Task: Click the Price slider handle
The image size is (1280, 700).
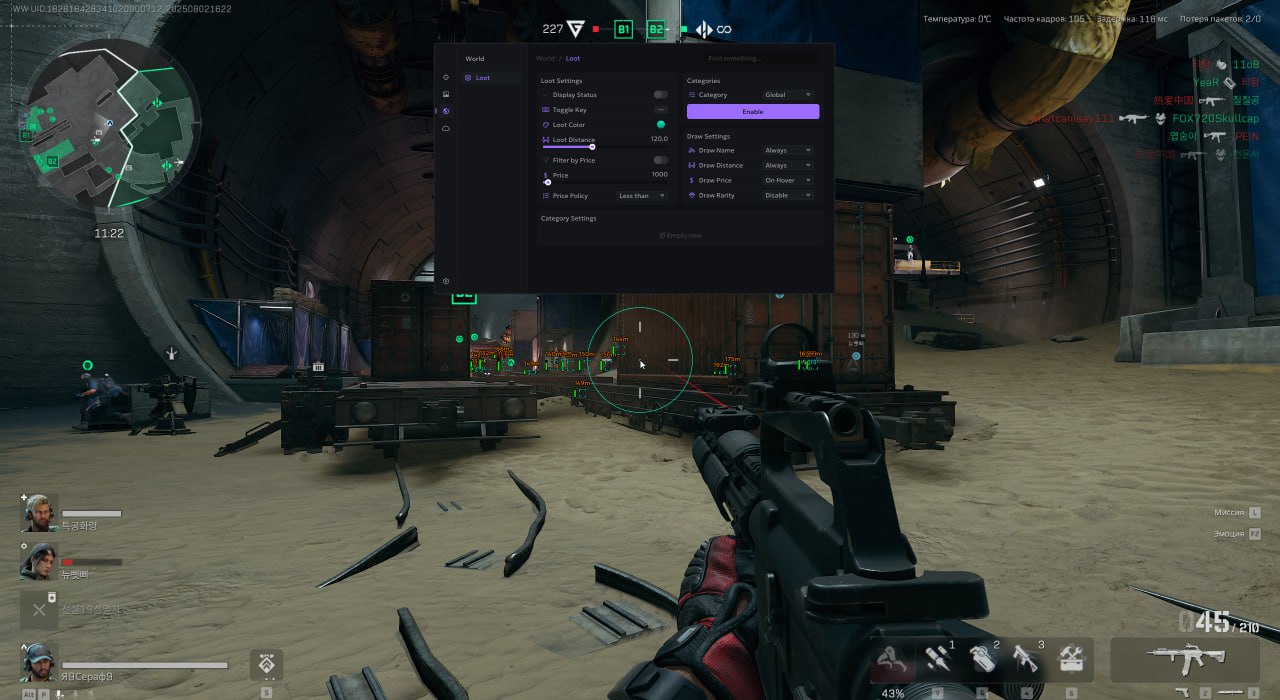Action: [547, 182]
